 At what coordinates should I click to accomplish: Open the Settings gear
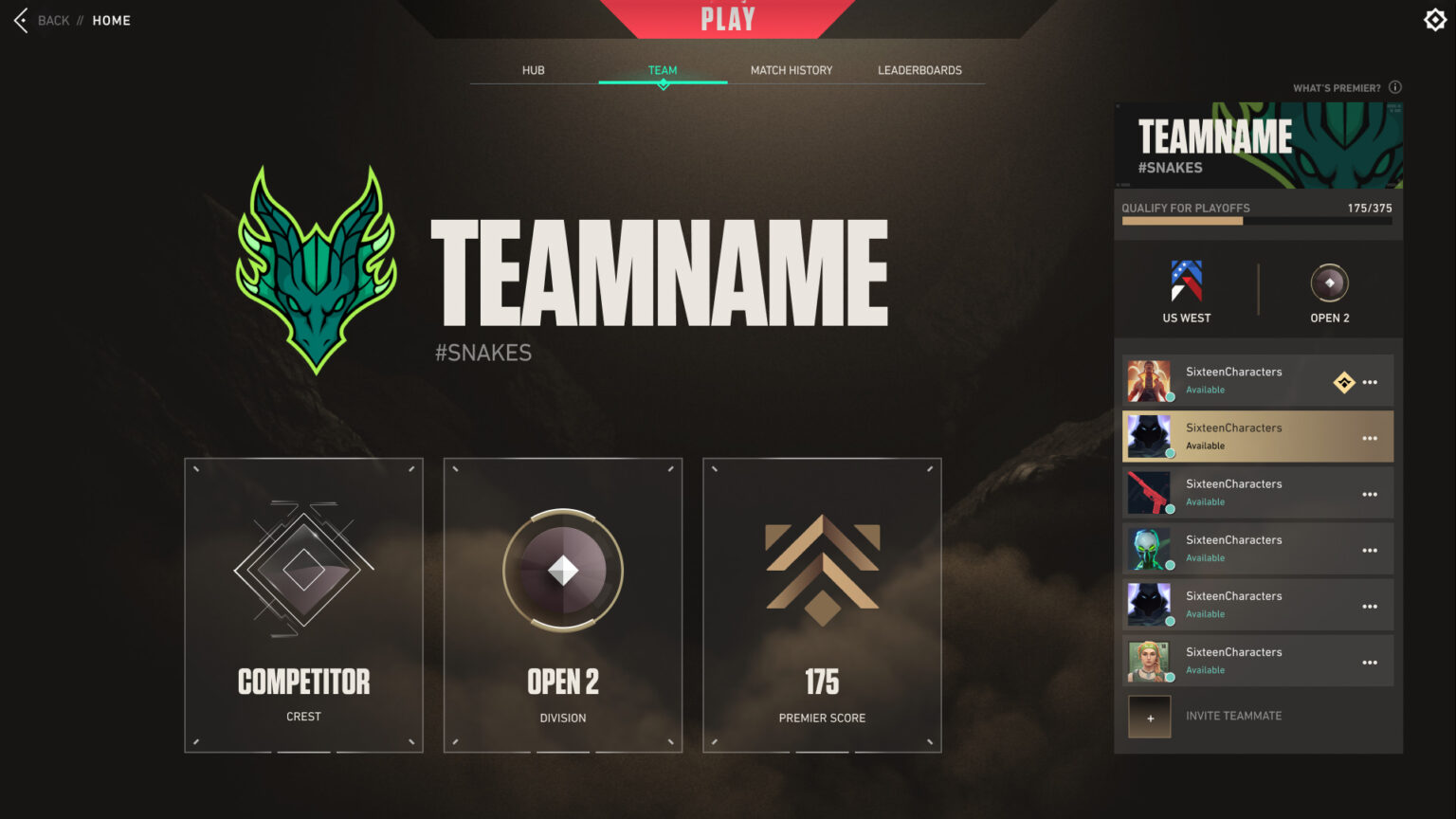(x=1434, y=19)
